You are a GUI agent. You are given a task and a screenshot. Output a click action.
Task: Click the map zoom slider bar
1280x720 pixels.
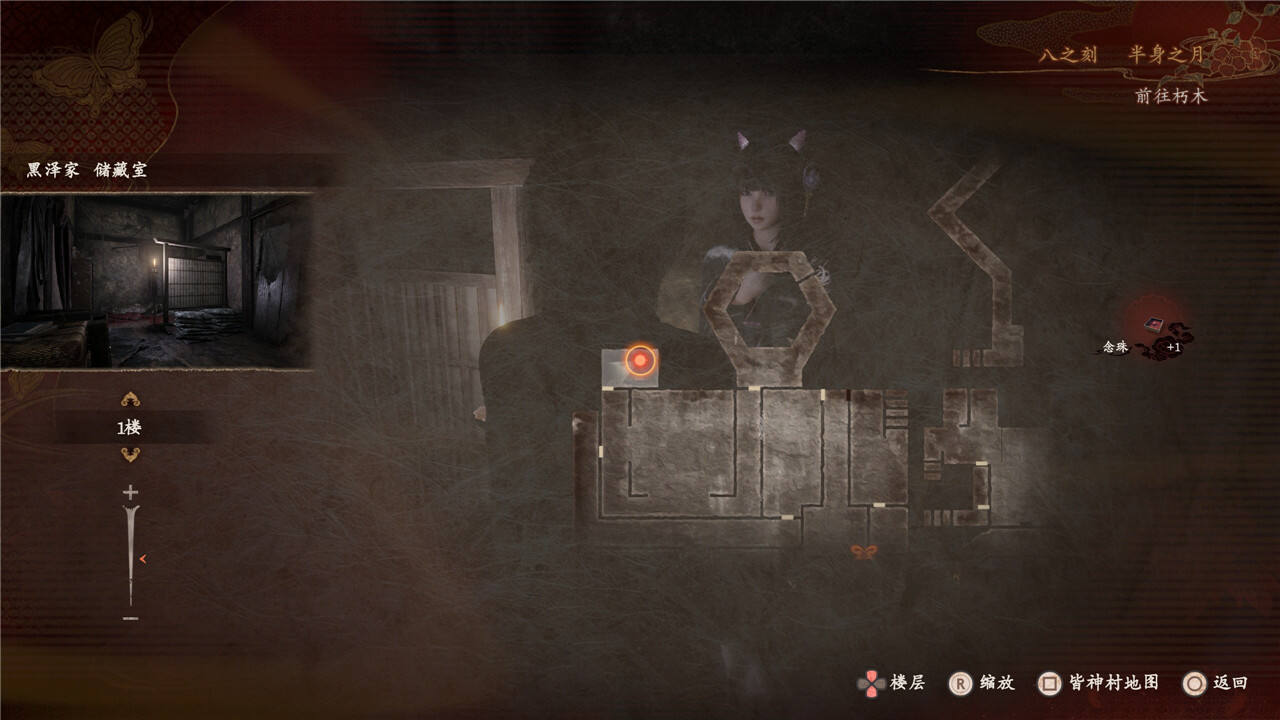[130, 555]
